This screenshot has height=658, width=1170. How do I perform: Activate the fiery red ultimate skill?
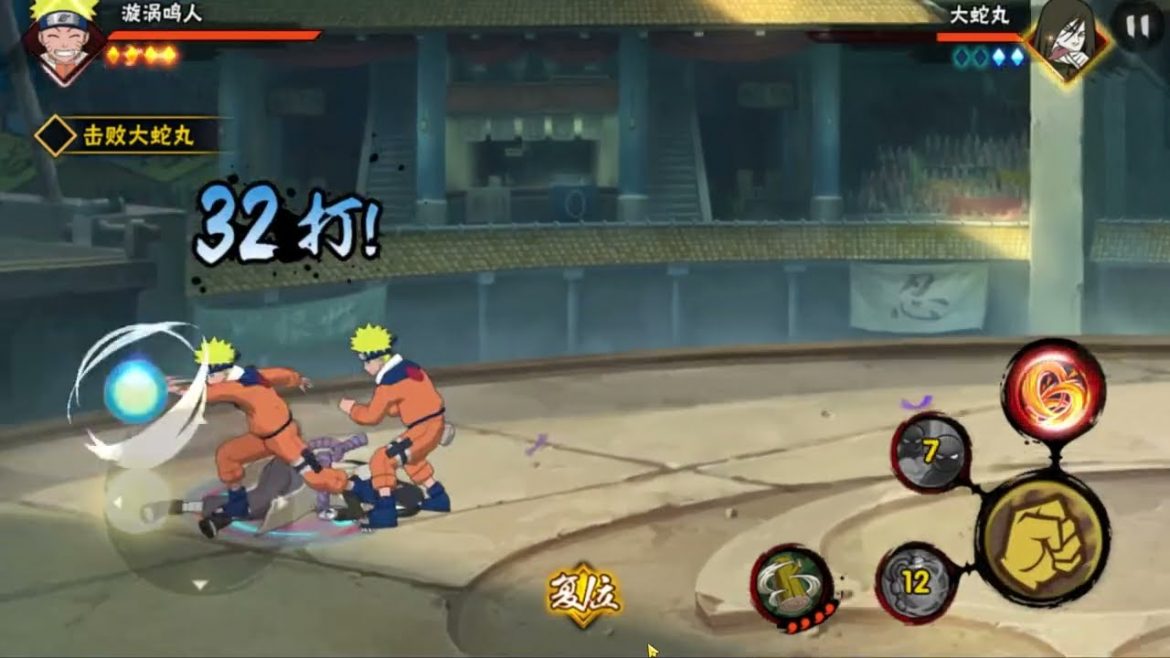(x=1052, y=390)
